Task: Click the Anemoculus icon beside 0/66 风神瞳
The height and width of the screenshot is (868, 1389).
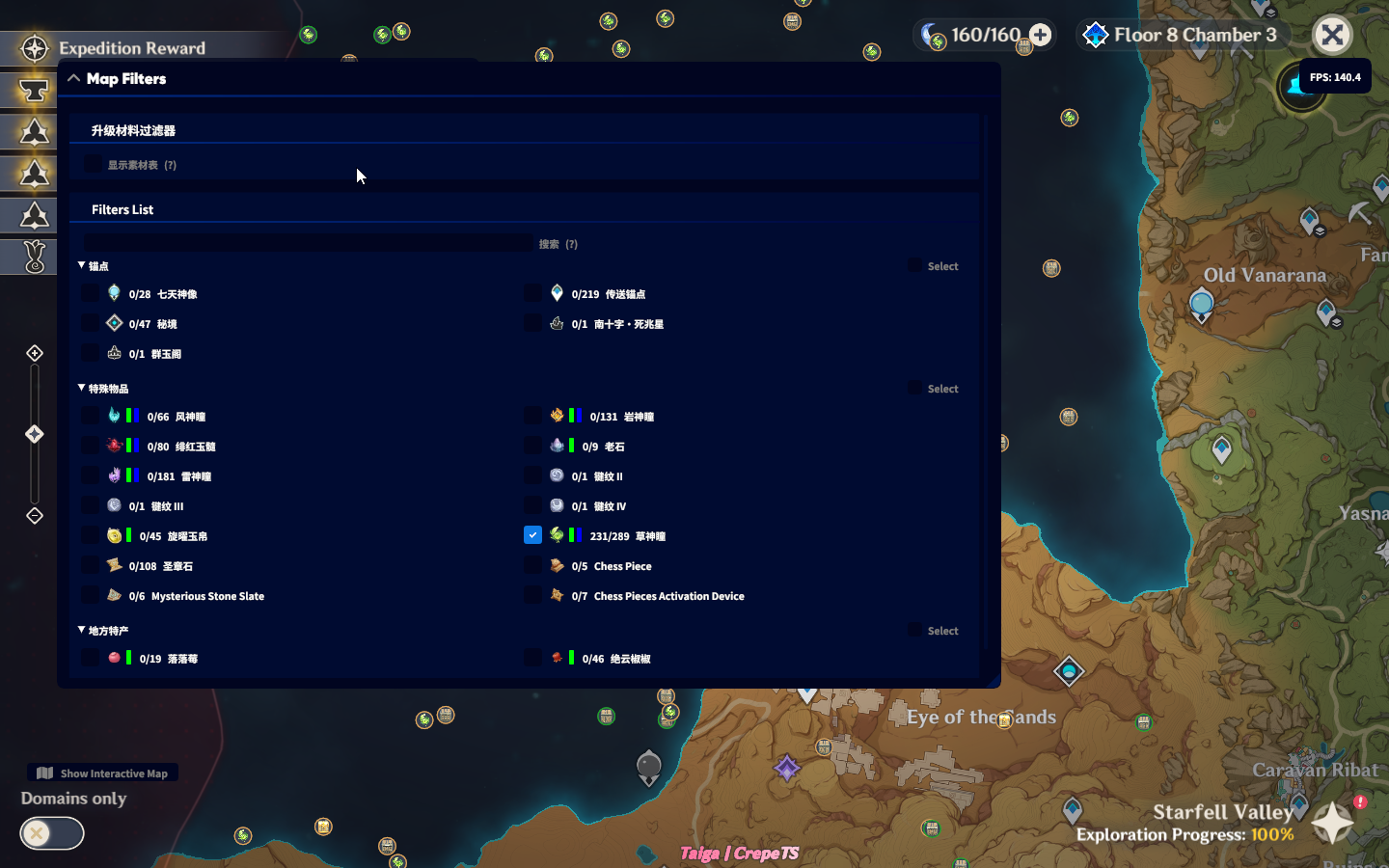Action: tap(115, 415)
